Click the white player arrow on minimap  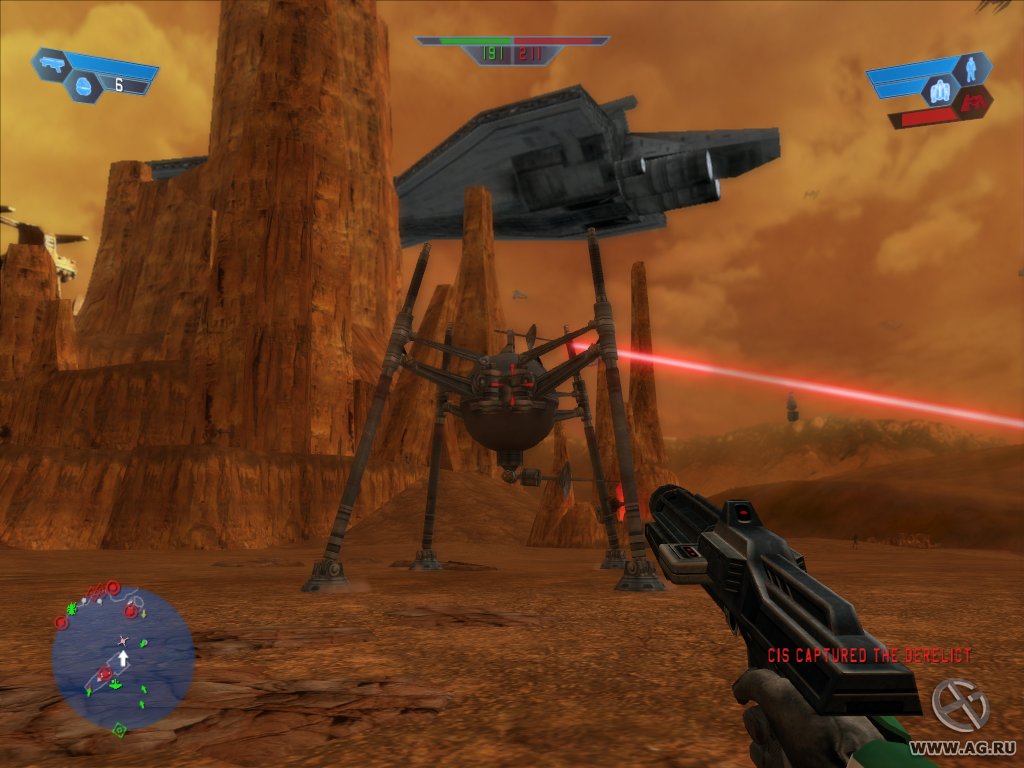[123, 657]
